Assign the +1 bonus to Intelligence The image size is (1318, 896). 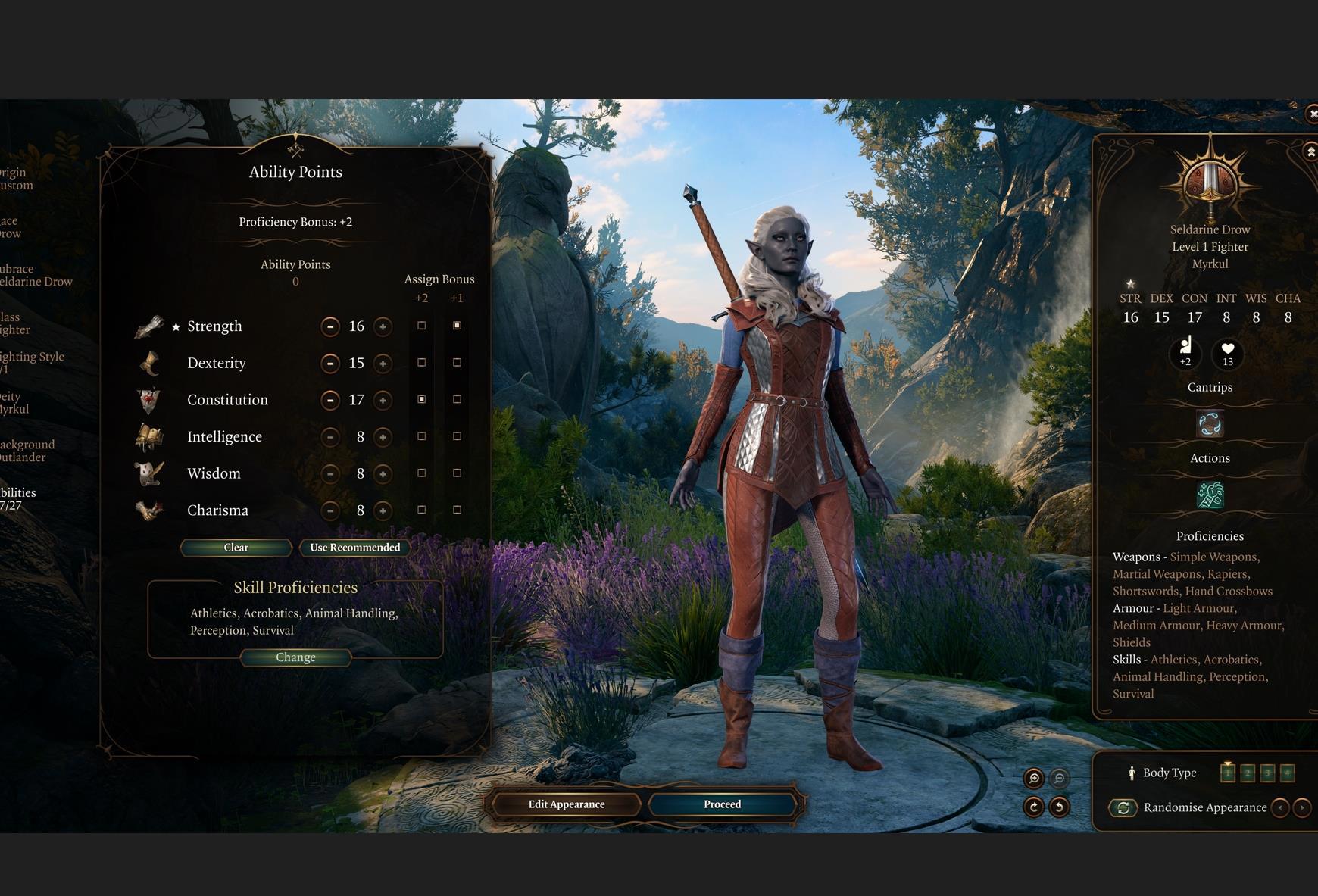457,436
